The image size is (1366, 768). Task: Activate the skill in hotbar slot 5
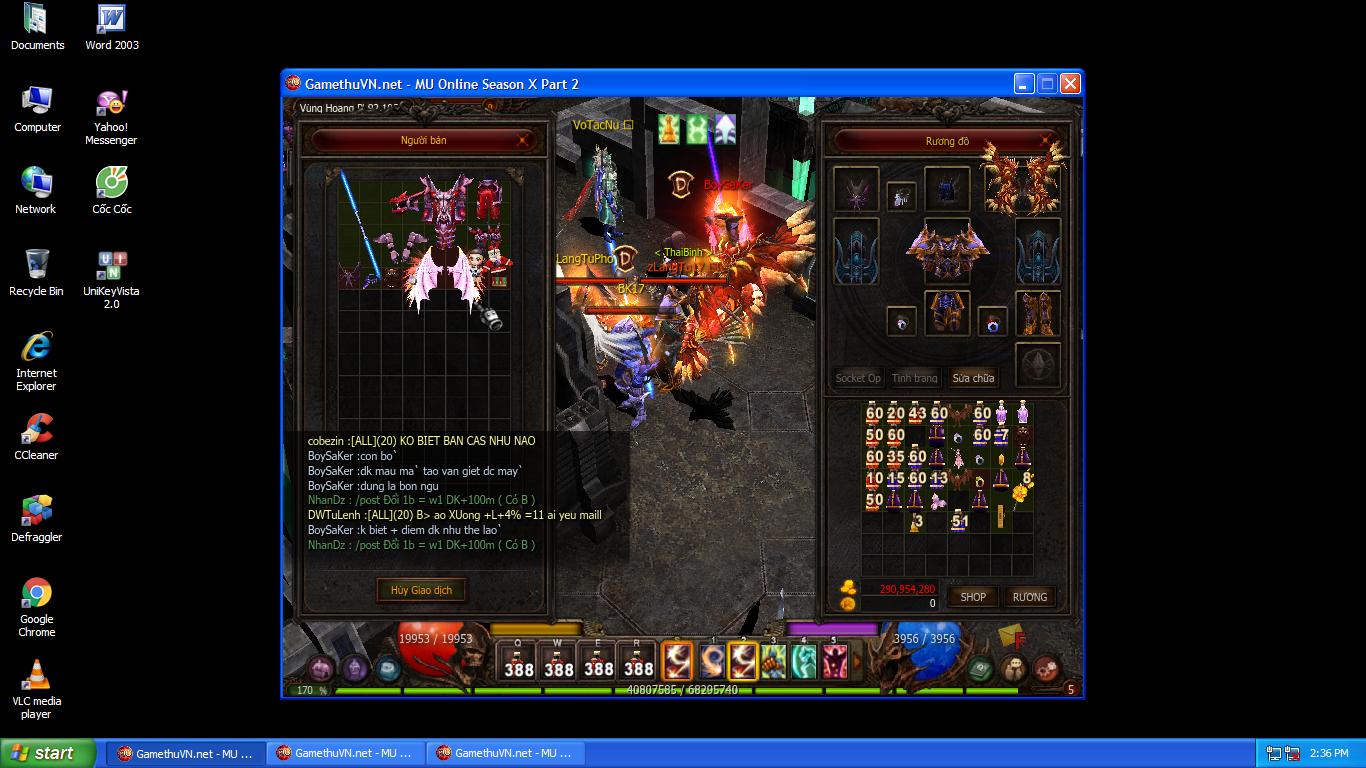833,661
